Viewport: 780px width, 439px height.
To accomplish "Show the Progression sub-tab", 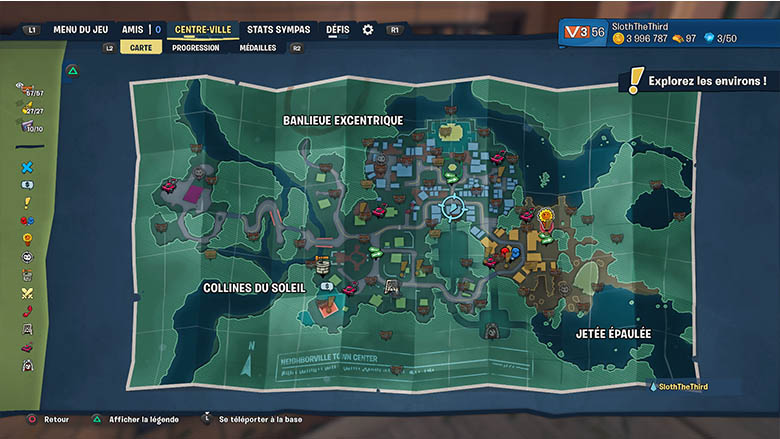I will click(196, 47).
